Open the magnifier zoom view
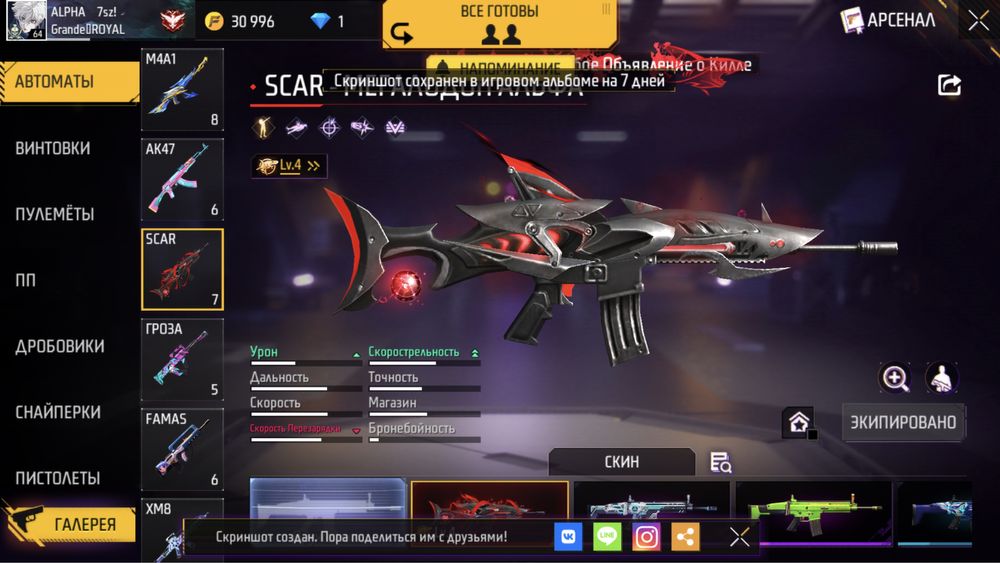 click(x=895, y=378)
